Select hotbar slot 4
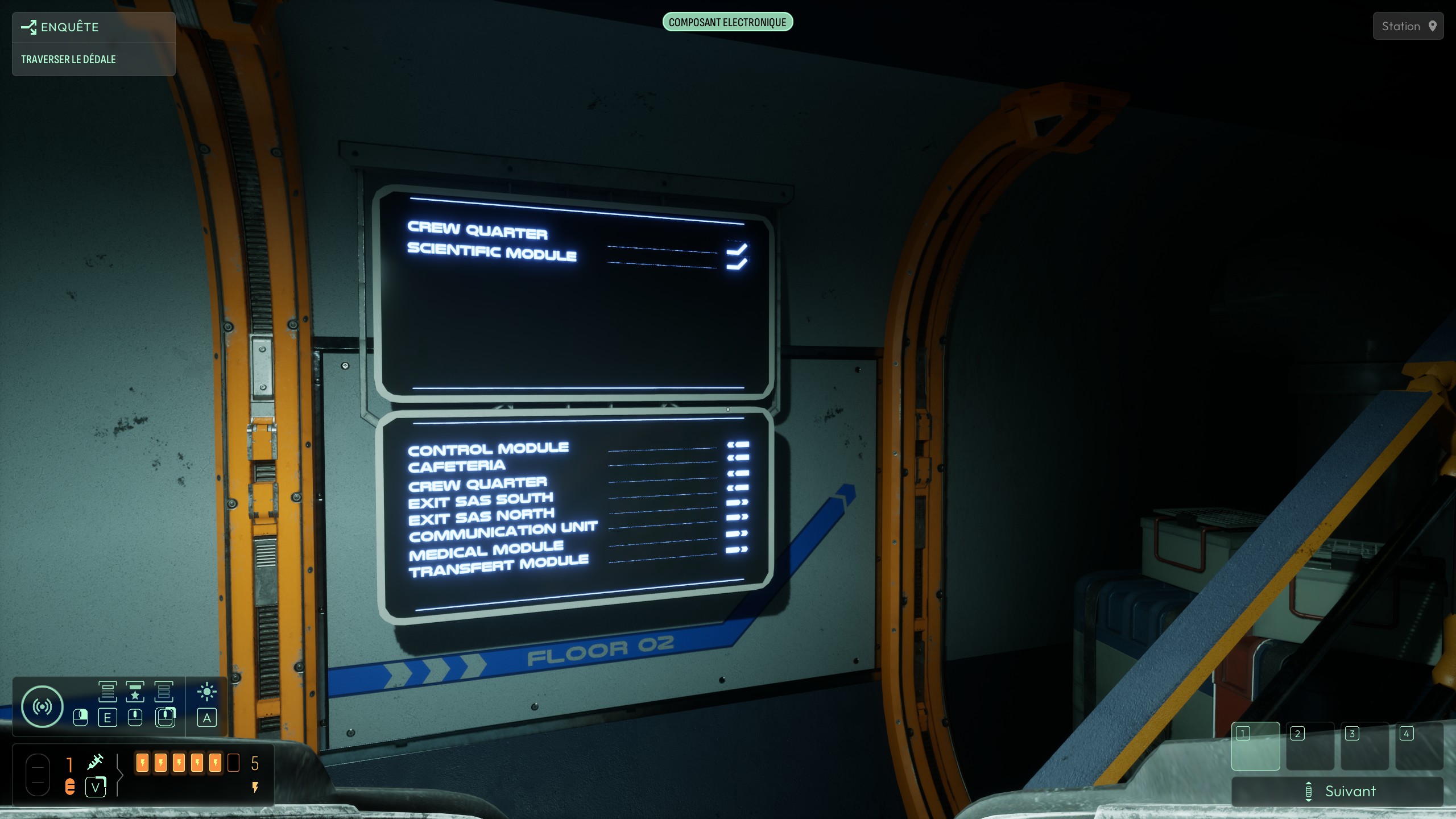Image resolution: width=1456 pixels, height=819 pixels. (x=1419, y=746)
